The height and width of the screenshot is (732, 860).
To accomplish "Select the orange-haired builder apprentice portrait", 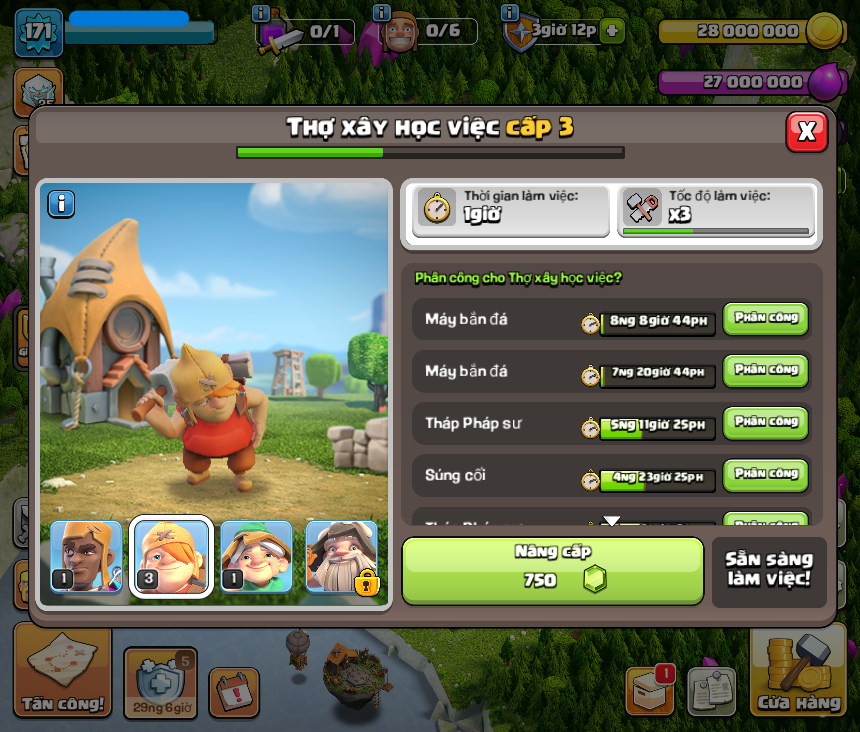I will [171, 557].
